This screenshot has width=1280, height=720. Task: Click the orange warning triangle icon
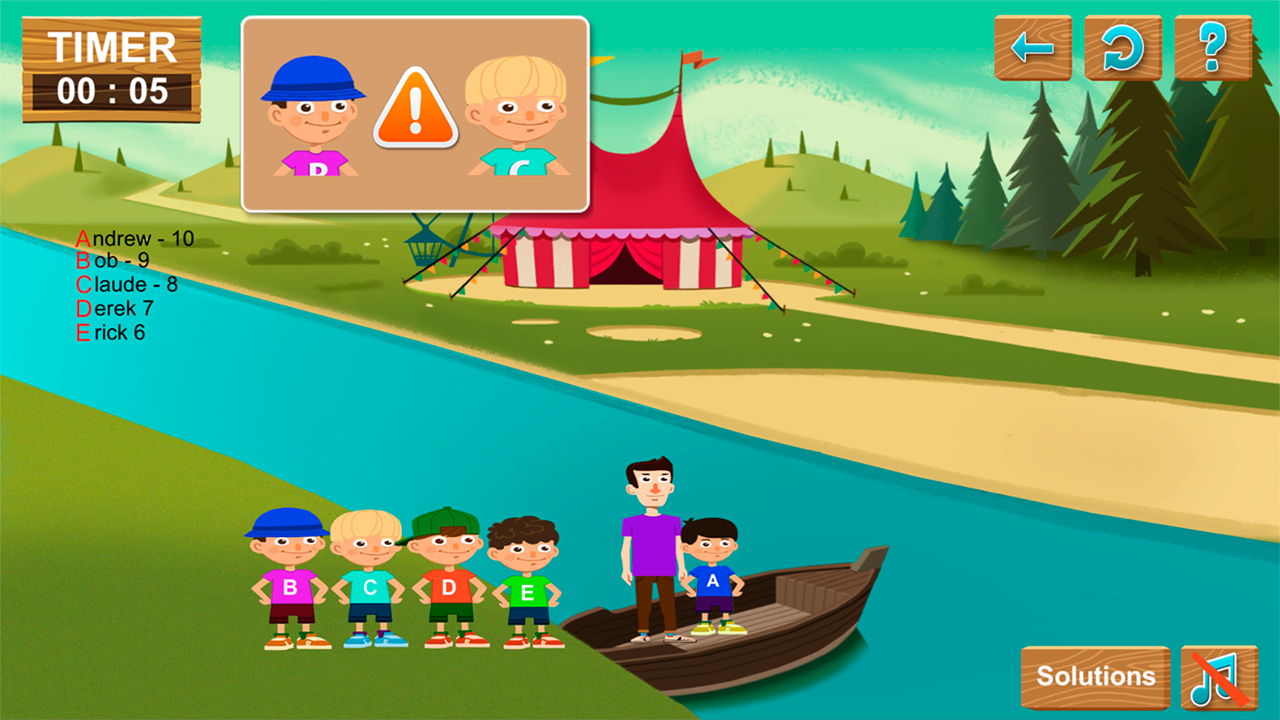point(414,107)
